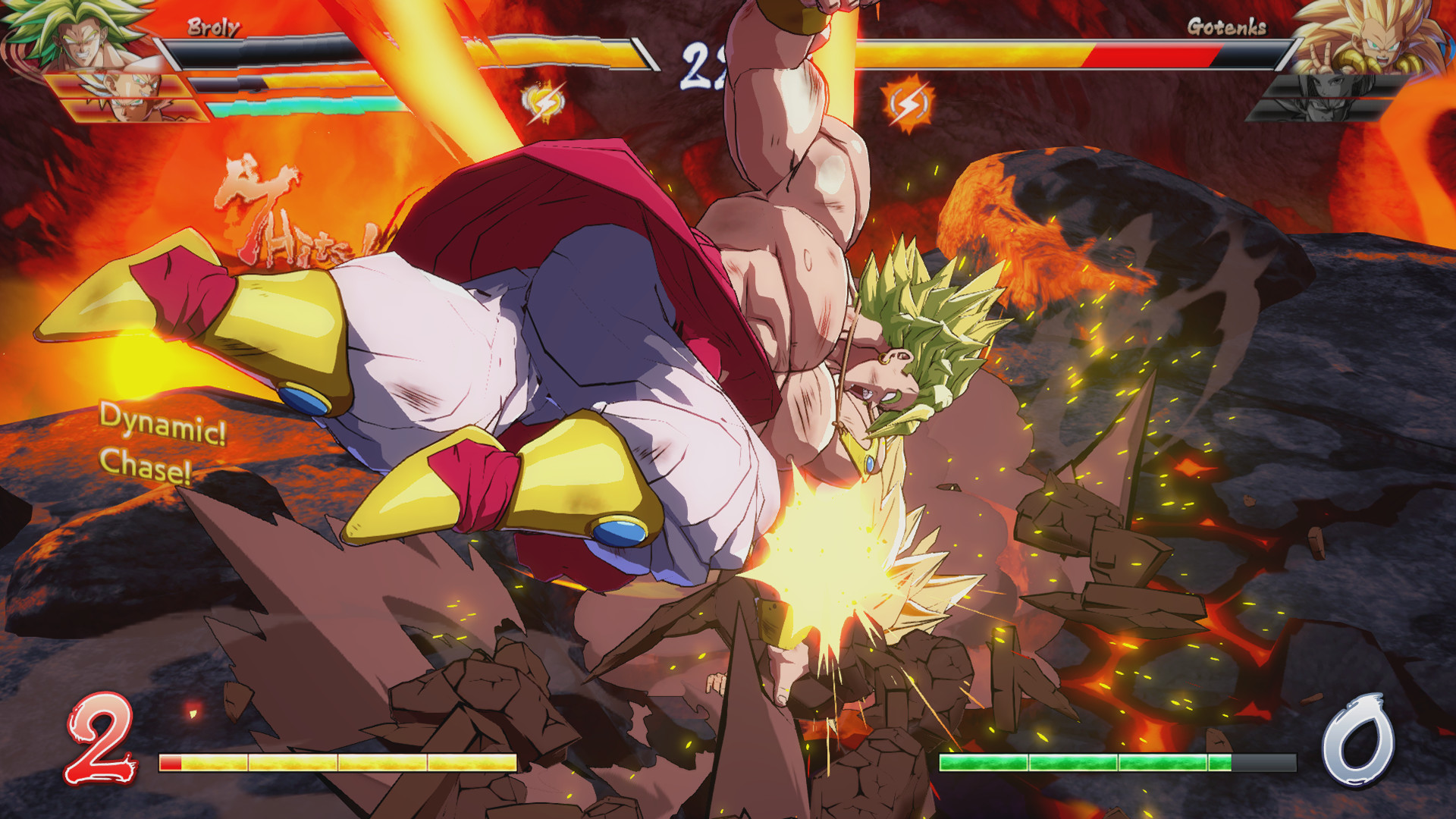This screenshot has width=1456, height=819.
Task: Click the white 0 round counter bottom right
Action: point(1361,736)
